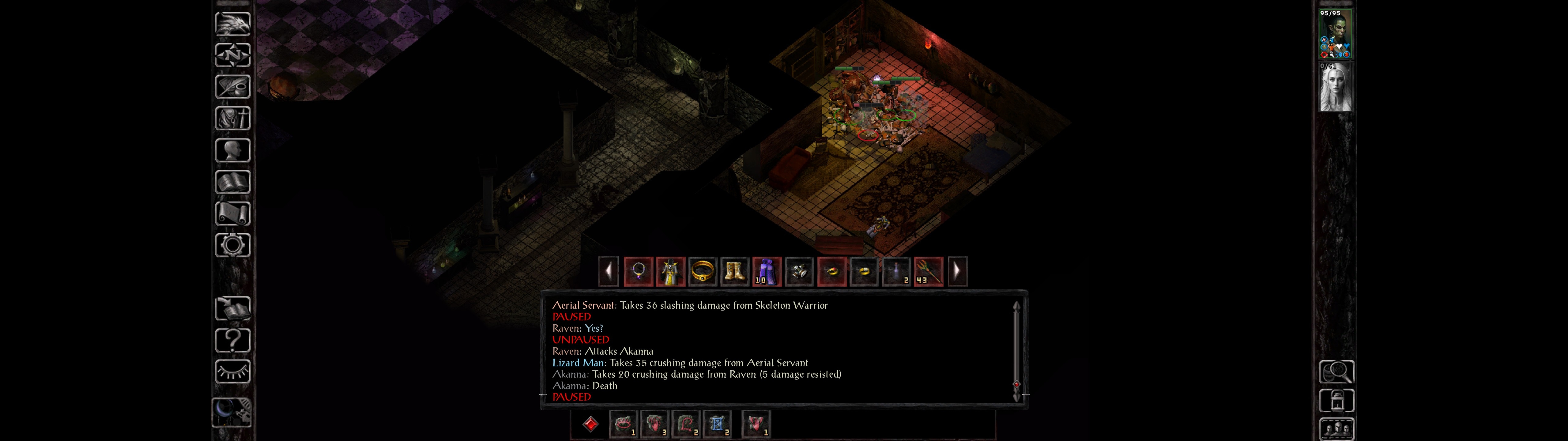
Task: Open the priest scroll button
Action: (232, 214)
